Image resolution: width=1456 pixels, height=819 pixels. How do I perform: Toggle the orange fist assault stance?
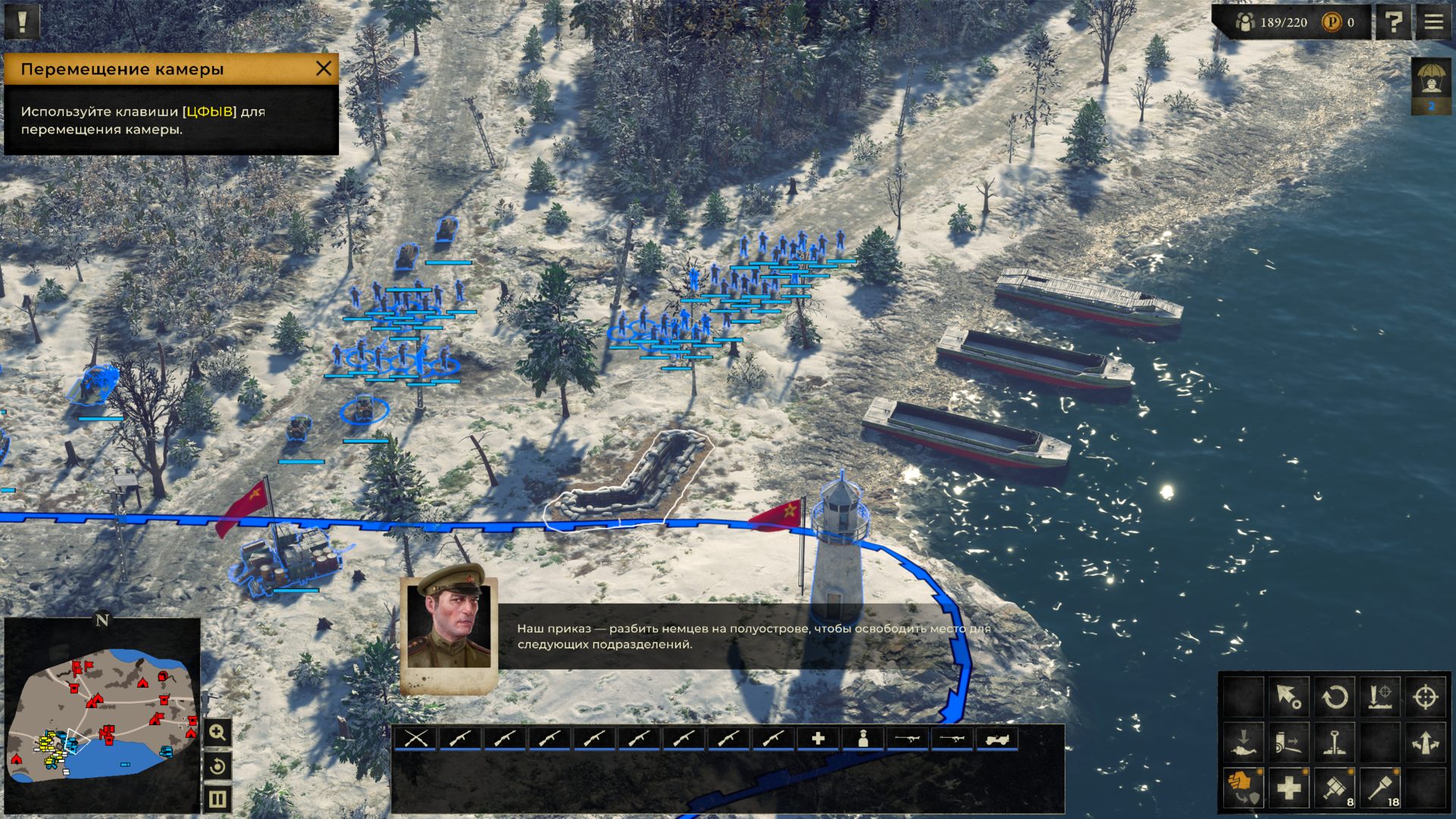pyautogui.click(x=1243, y=789)
